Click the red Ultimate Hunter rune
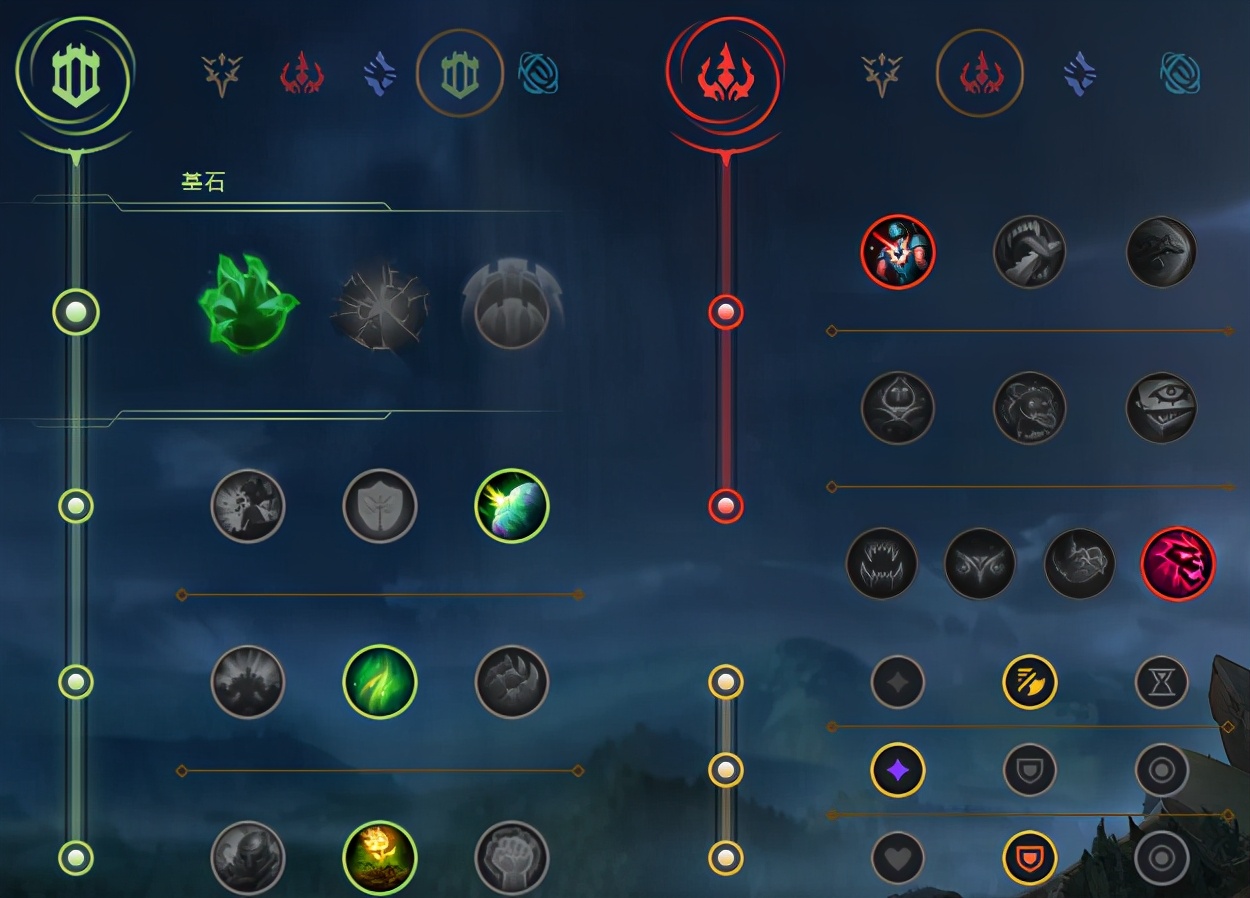 tap(1177, 564)
